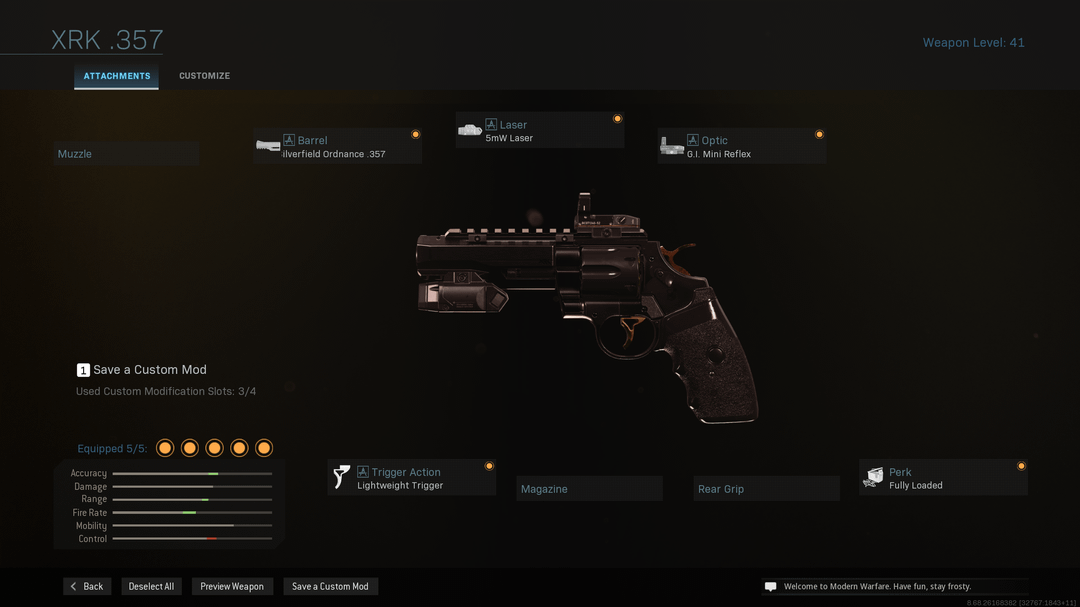1080x607 pixels.
Task: Switch to the Attachments tab
Action: pos(116,76)
